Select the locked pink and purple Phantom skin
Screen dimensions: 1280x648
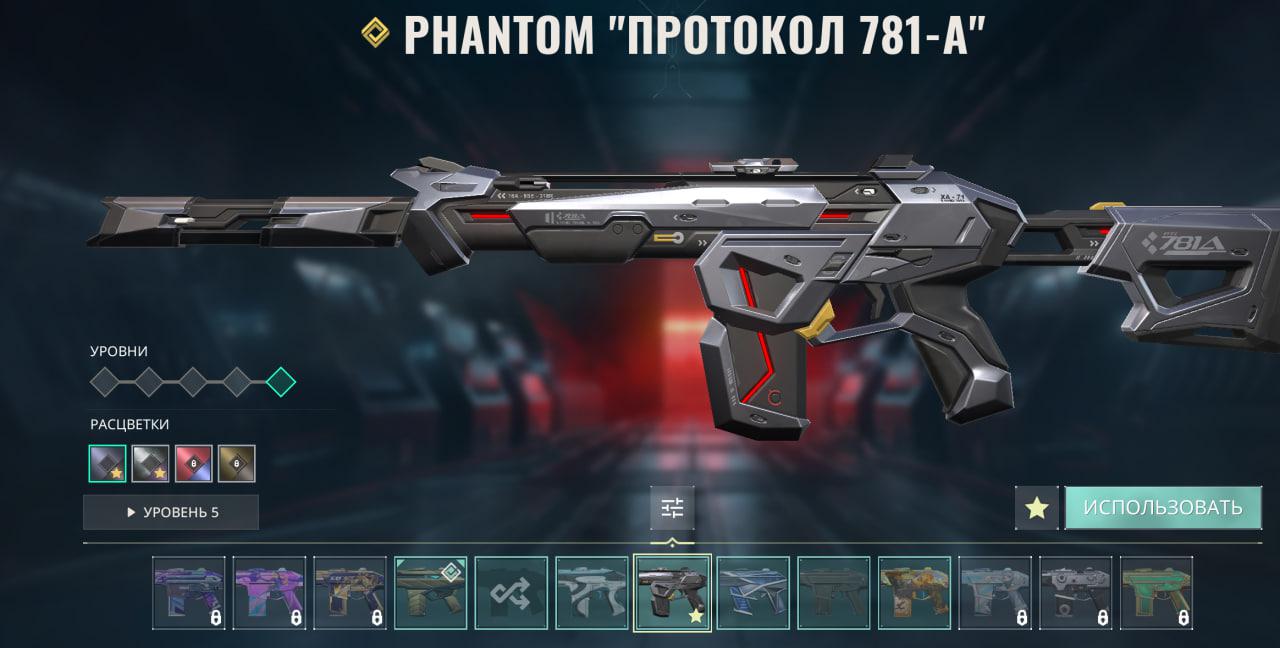(x=269, y=593)
